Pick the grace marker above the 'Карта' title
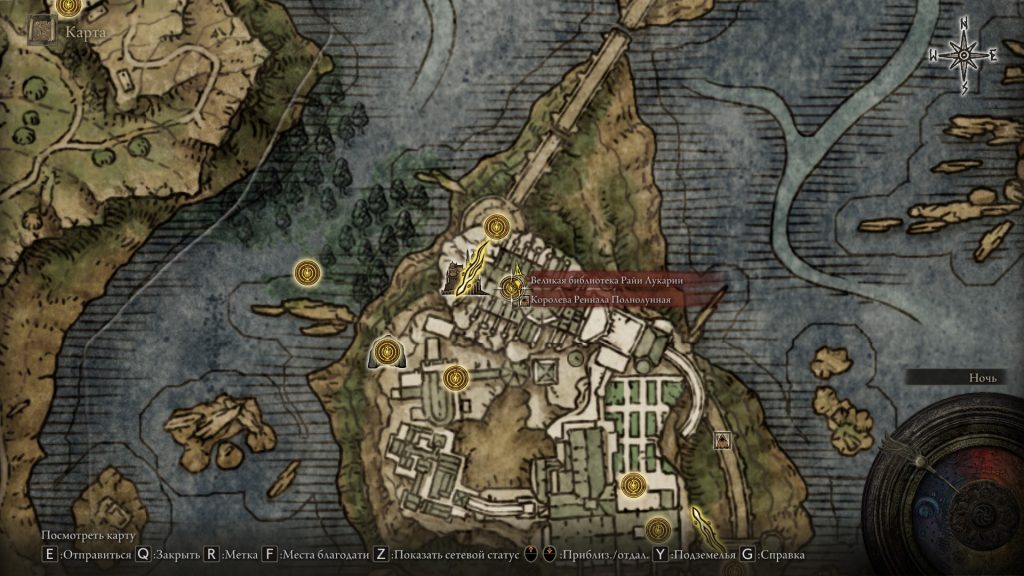 (68, 7)
